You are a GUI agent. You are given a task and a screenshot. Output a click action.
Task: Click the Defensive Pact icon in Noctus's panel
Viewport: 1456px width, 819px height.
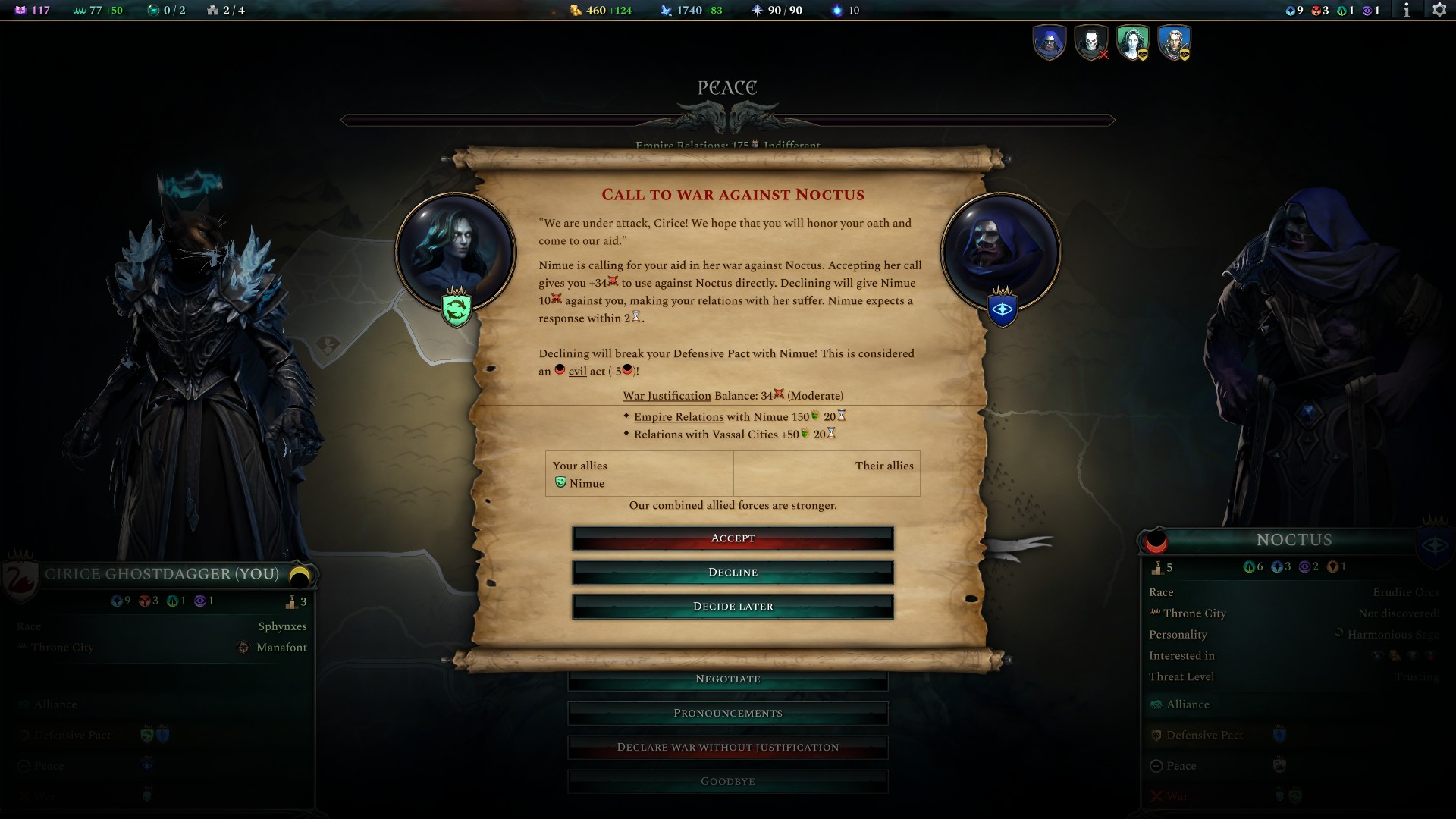coord(1156,735)
